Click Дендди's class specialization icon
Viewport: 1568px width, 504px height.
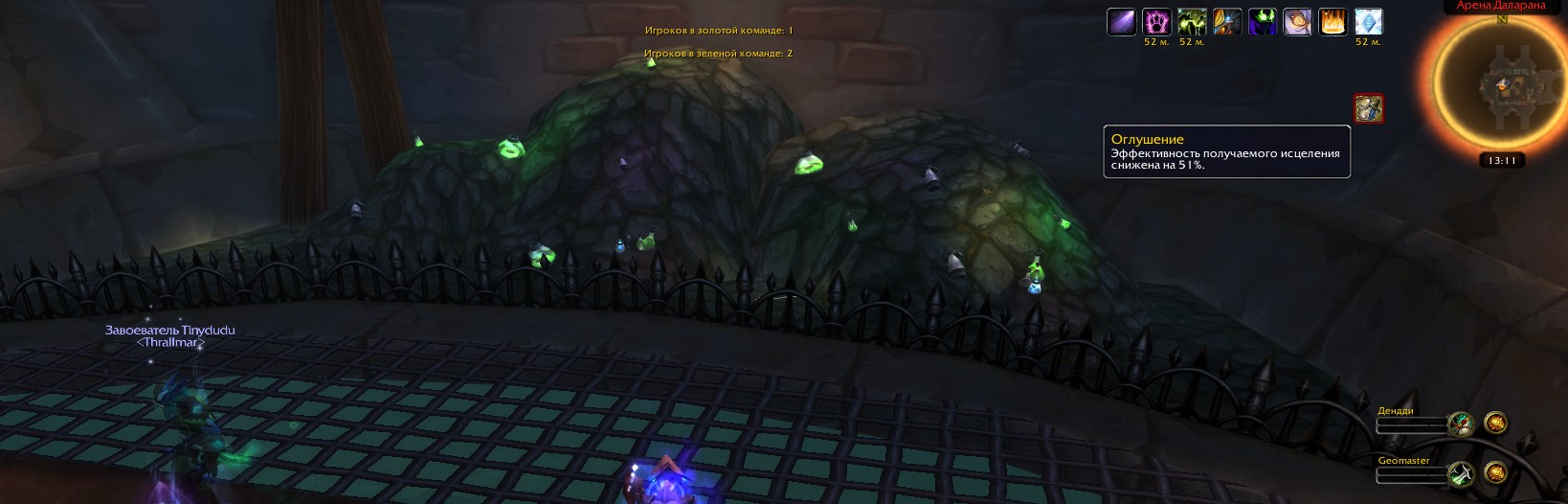(x=1461, y=424)
